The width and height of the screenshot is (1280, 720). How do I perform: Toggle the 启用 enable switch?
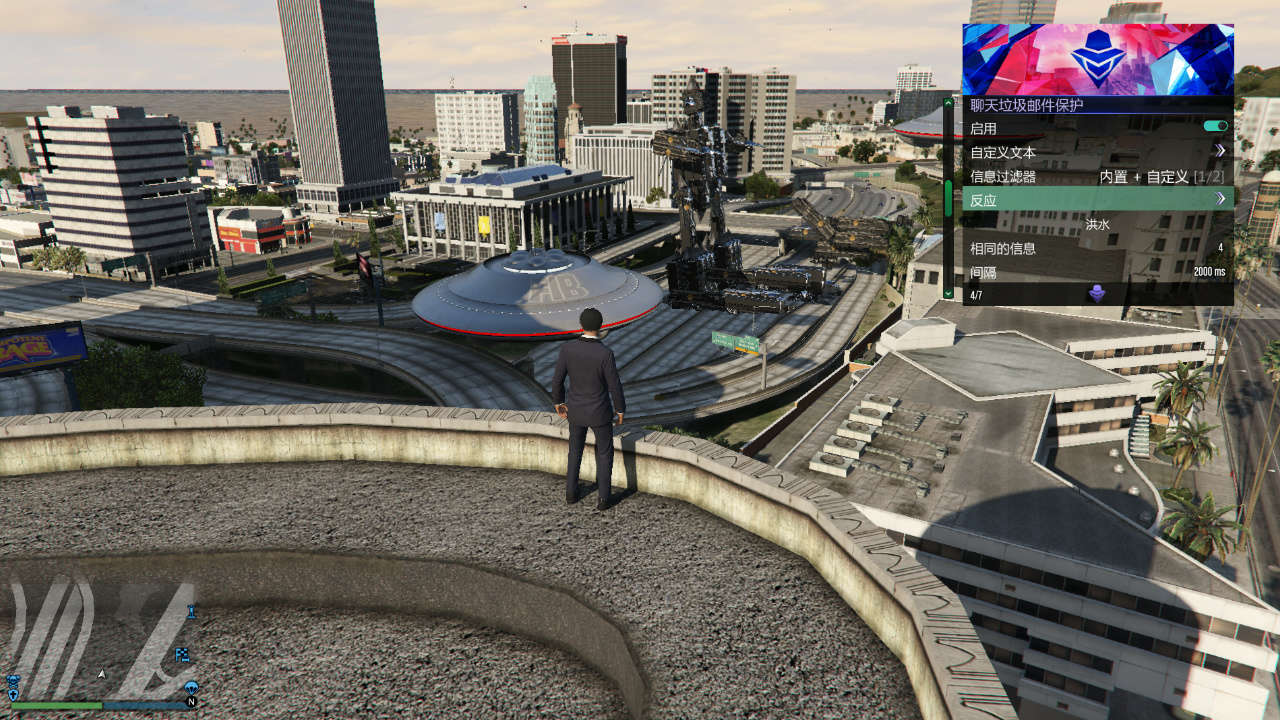coord(1215,127)
